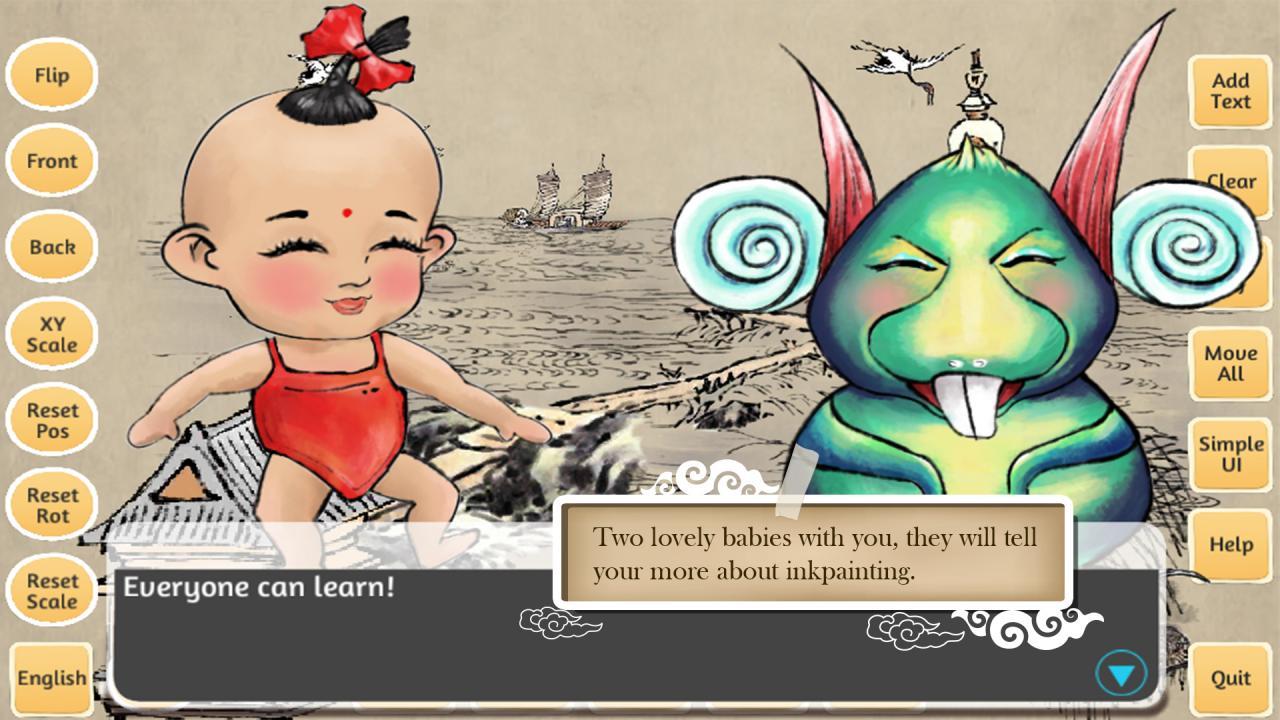Viewport: 1280px width, 720px height.
Task: Send the character to Back
Action: [x=52, y=247]
